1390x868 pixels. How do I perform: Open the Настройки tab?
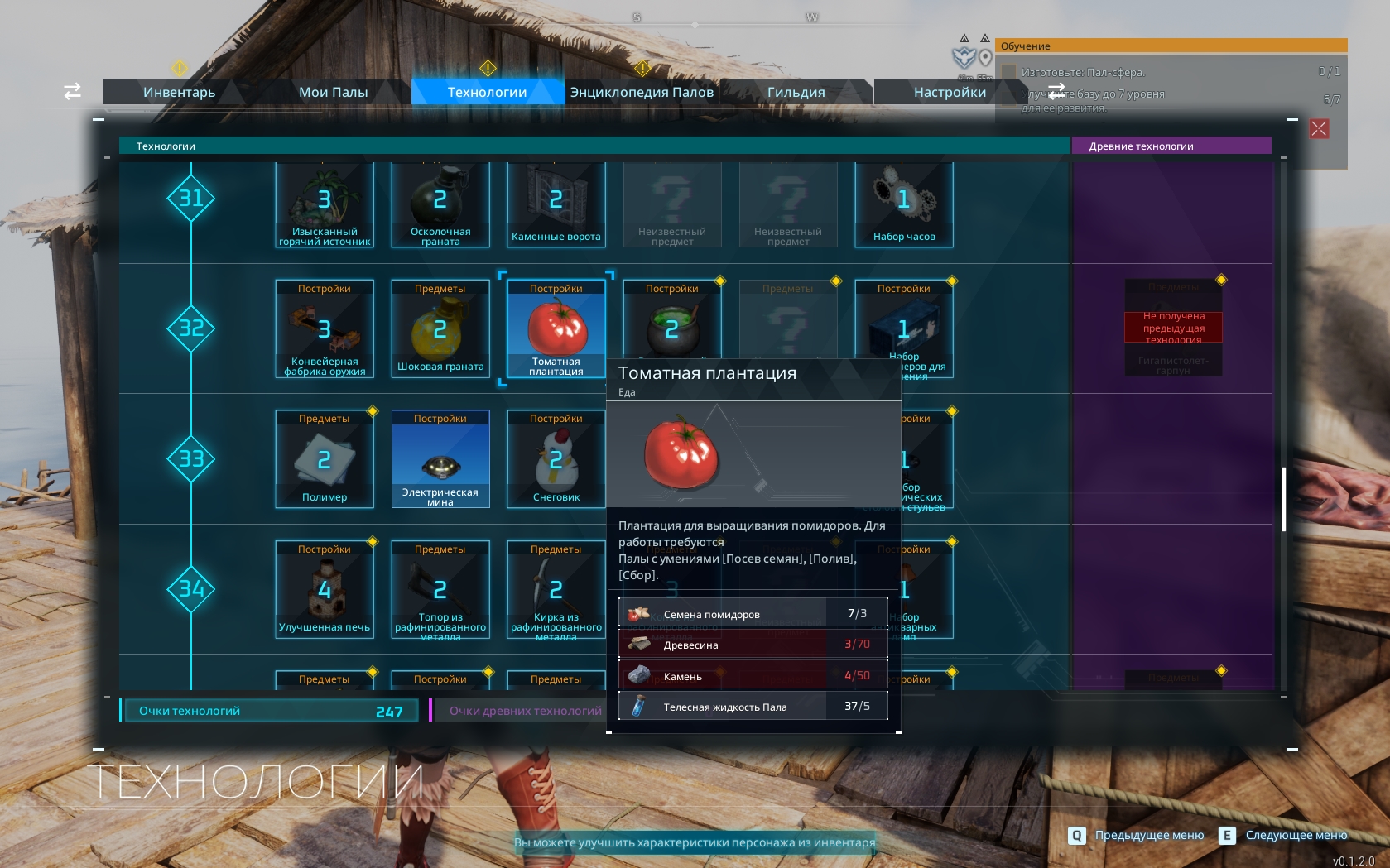click(x=950, y=92)
